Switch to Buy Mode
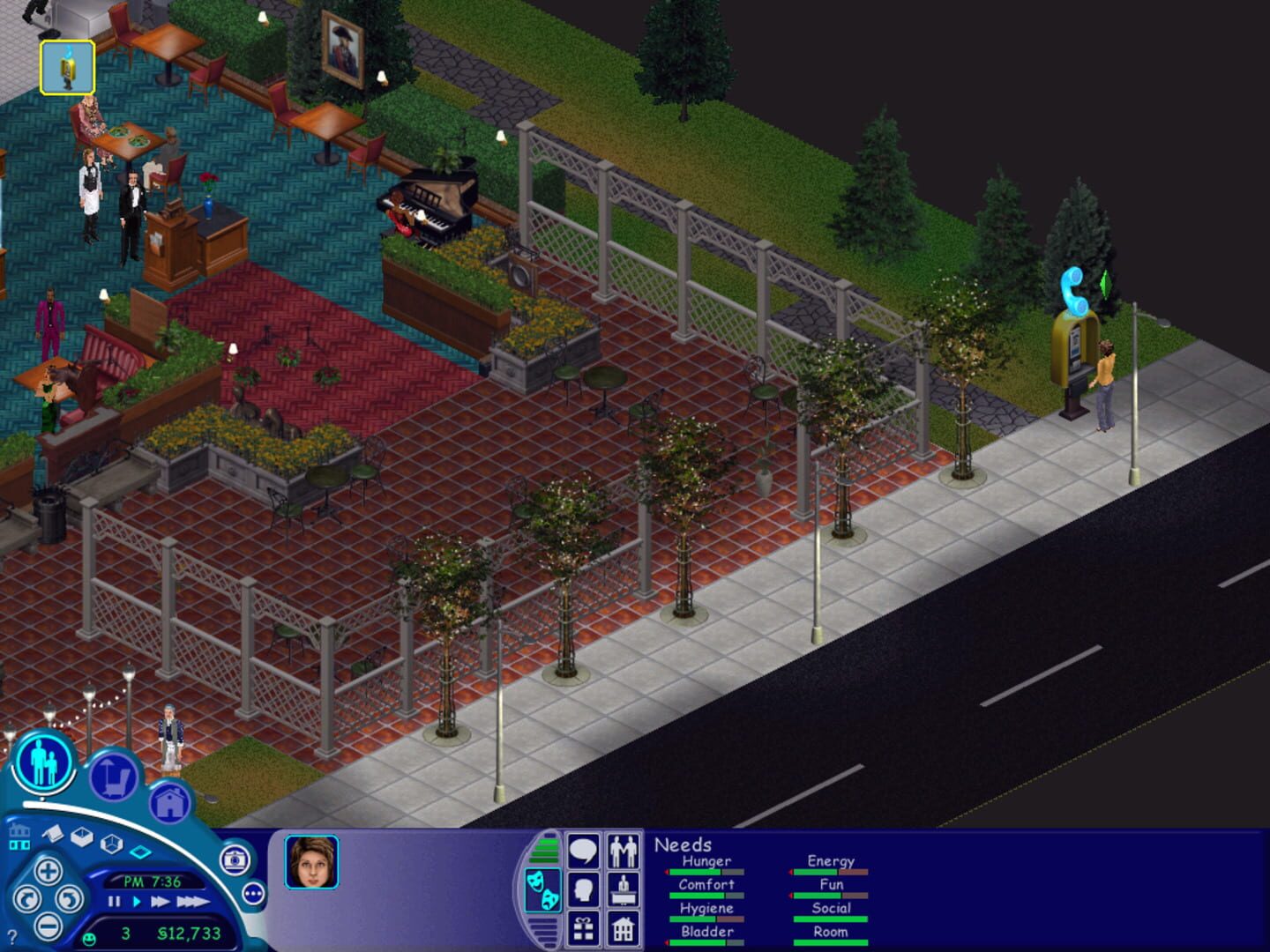 pyautogui.click(x=115, y=776)
